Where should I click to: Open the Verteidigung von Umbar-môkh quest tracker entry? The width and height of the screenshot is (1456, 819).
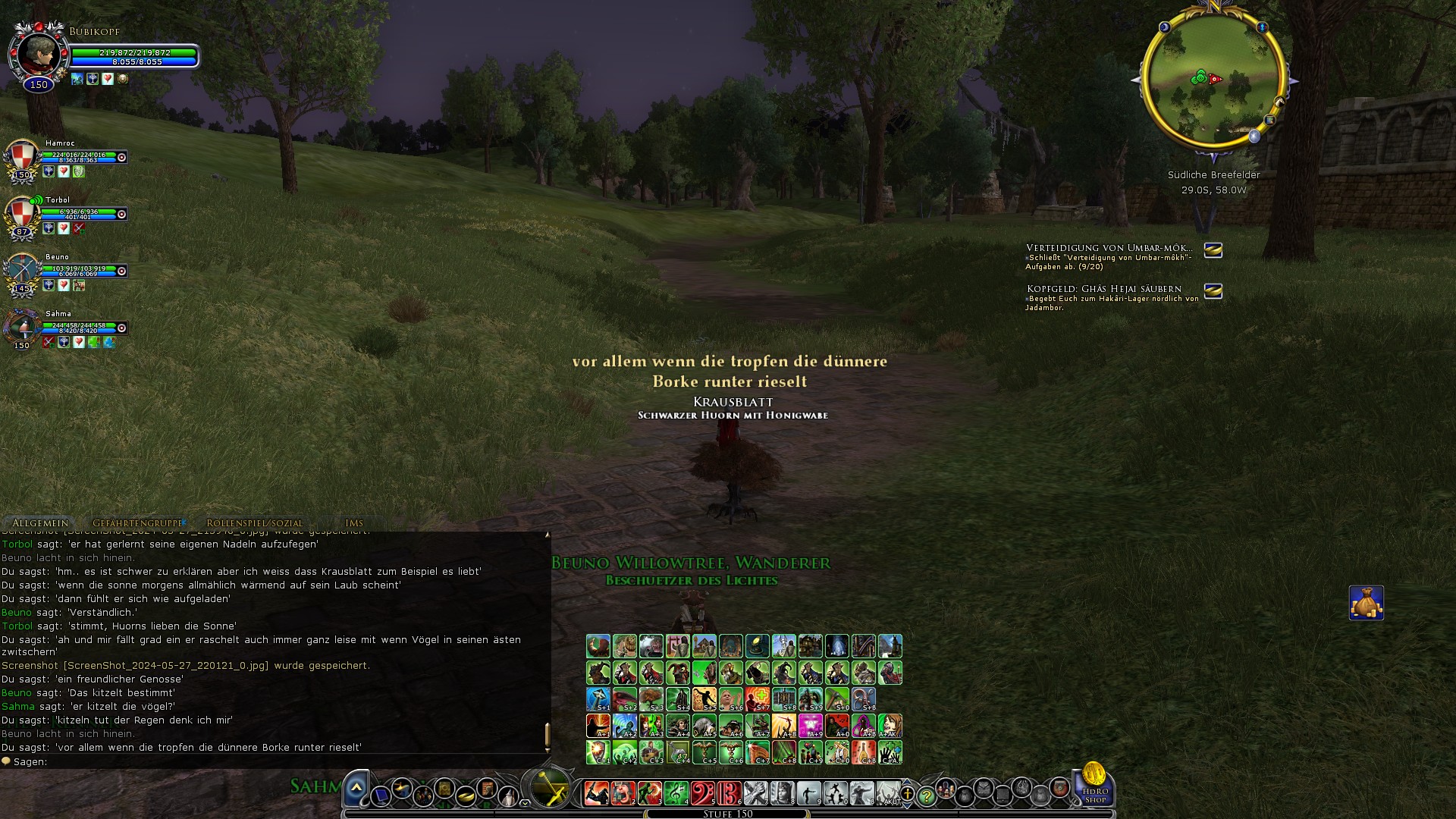[x=1108, y=249]
